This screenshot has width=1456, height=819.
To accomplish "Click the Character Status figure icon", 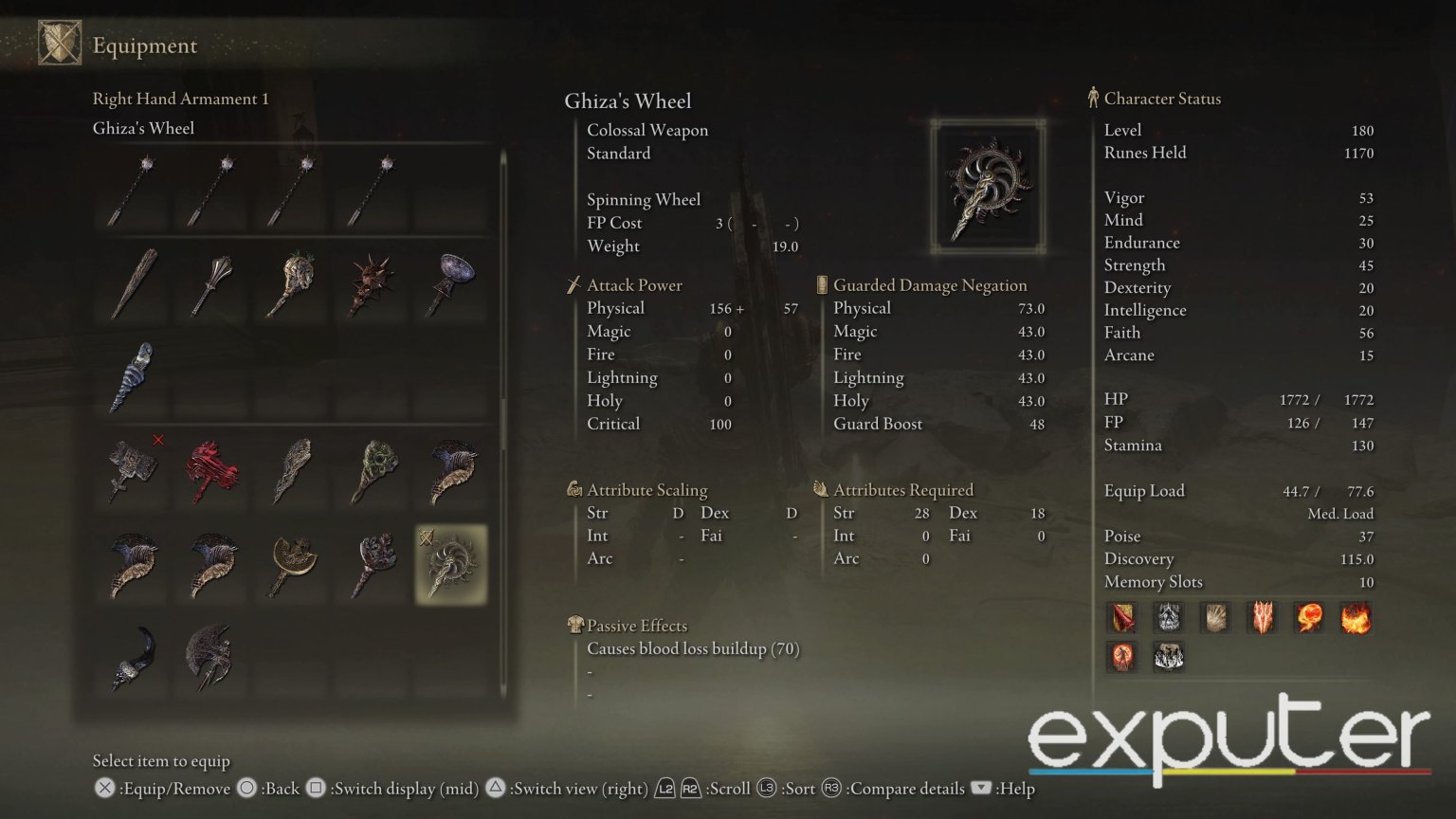I will coord(1094,98).
